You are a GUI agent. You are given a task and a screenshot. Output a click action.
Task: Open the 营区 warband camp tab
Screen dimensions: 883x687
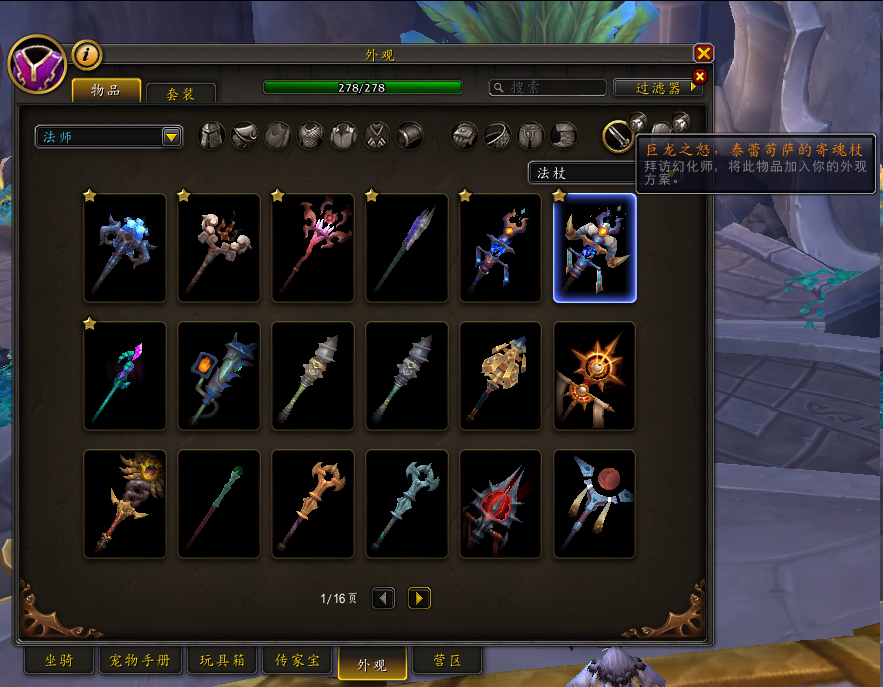[x=446, y=660]
